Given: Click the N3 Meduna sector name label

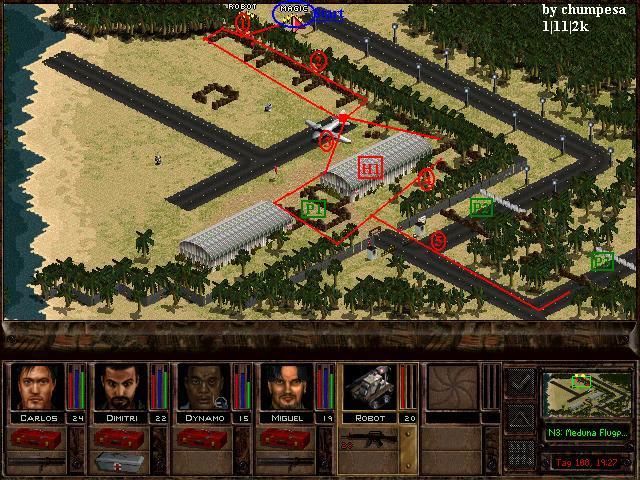Looking at the screenshot, I should tap(587, 433).
